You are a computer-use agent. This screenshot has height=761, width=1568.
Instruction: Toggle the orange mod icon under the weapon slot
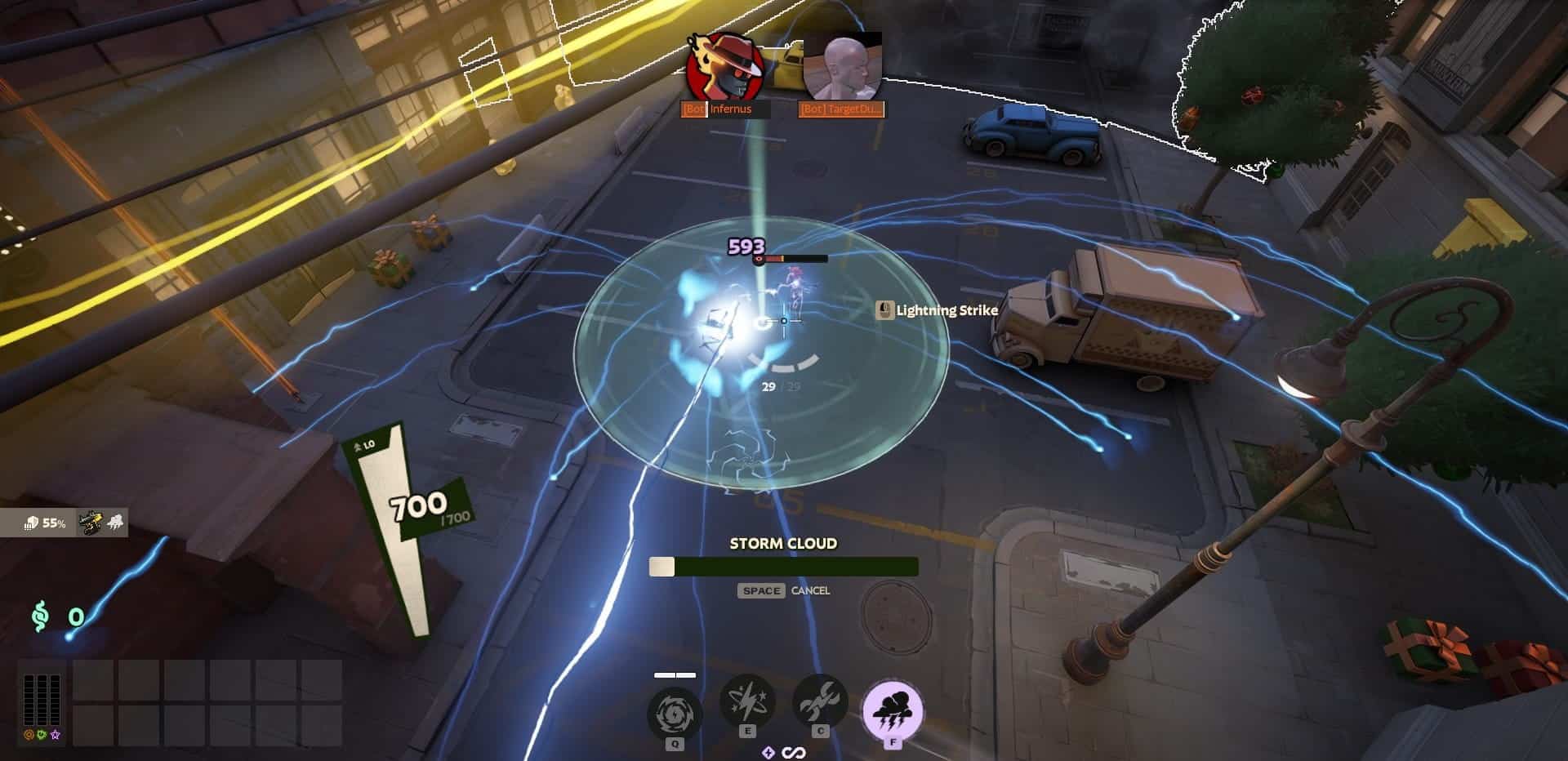29,735
